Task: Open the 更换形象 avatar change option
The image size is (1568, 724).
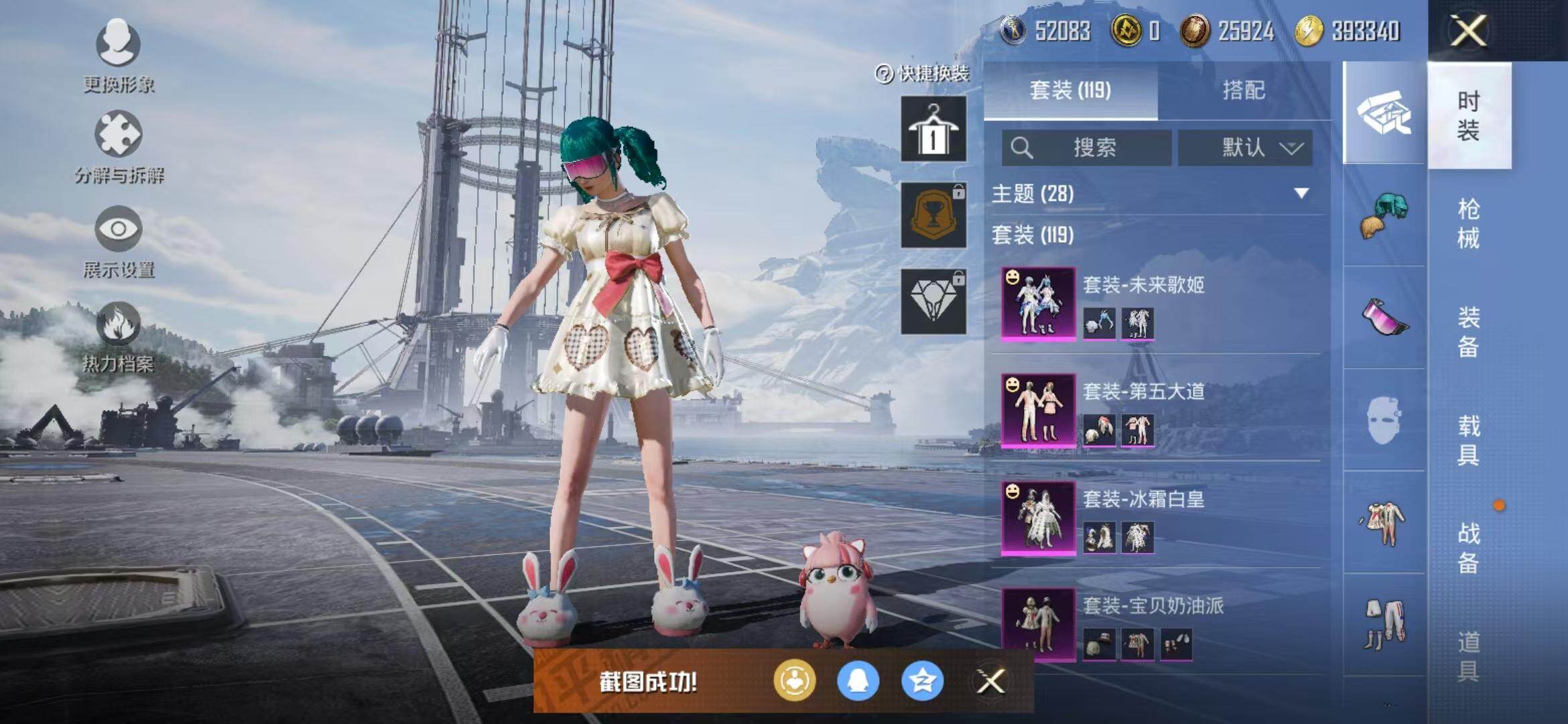Action: click(118, 55)
